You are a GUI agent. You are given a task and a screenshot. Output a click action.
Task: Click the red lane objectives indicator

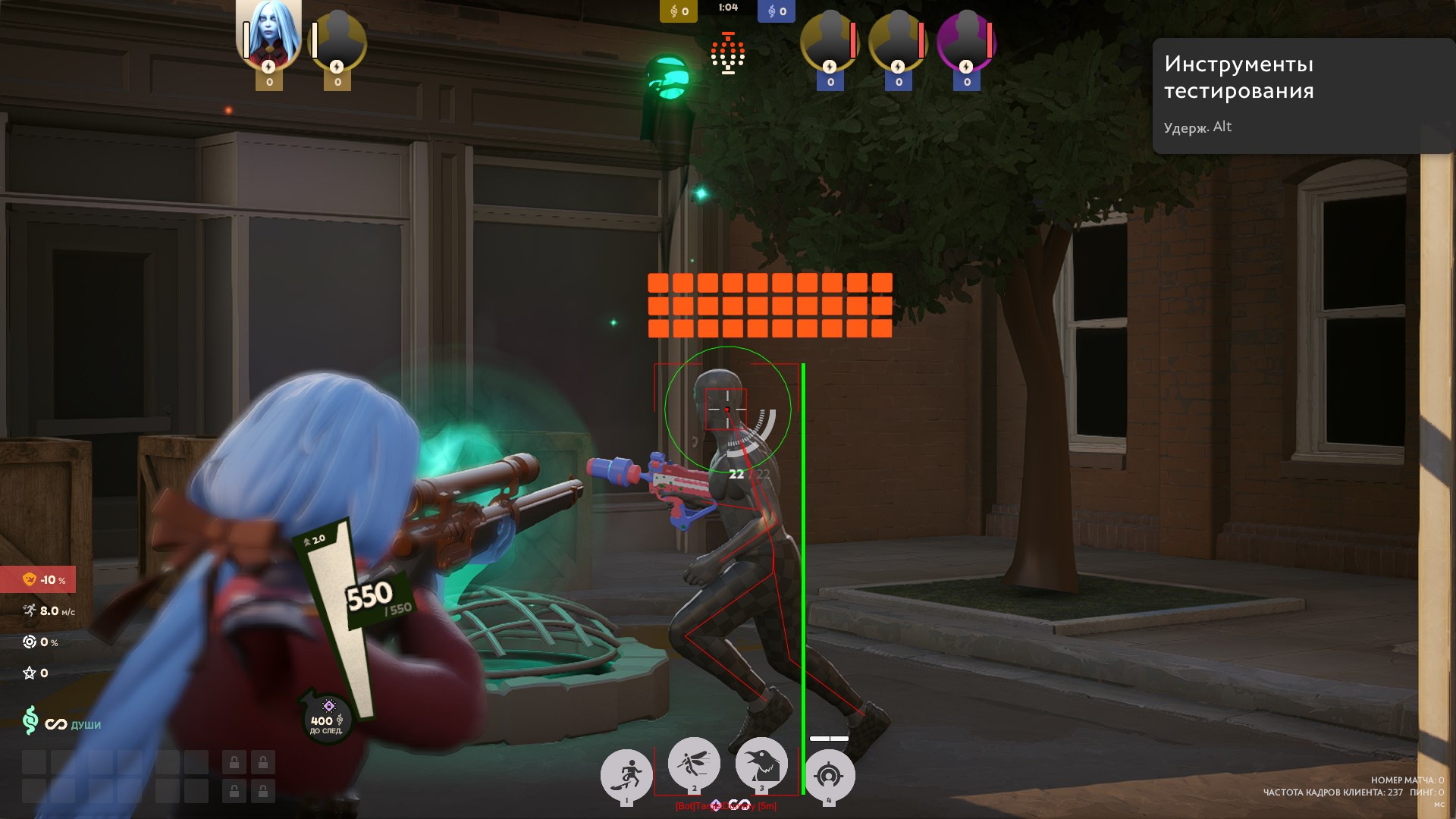click(x=728, y=53)
